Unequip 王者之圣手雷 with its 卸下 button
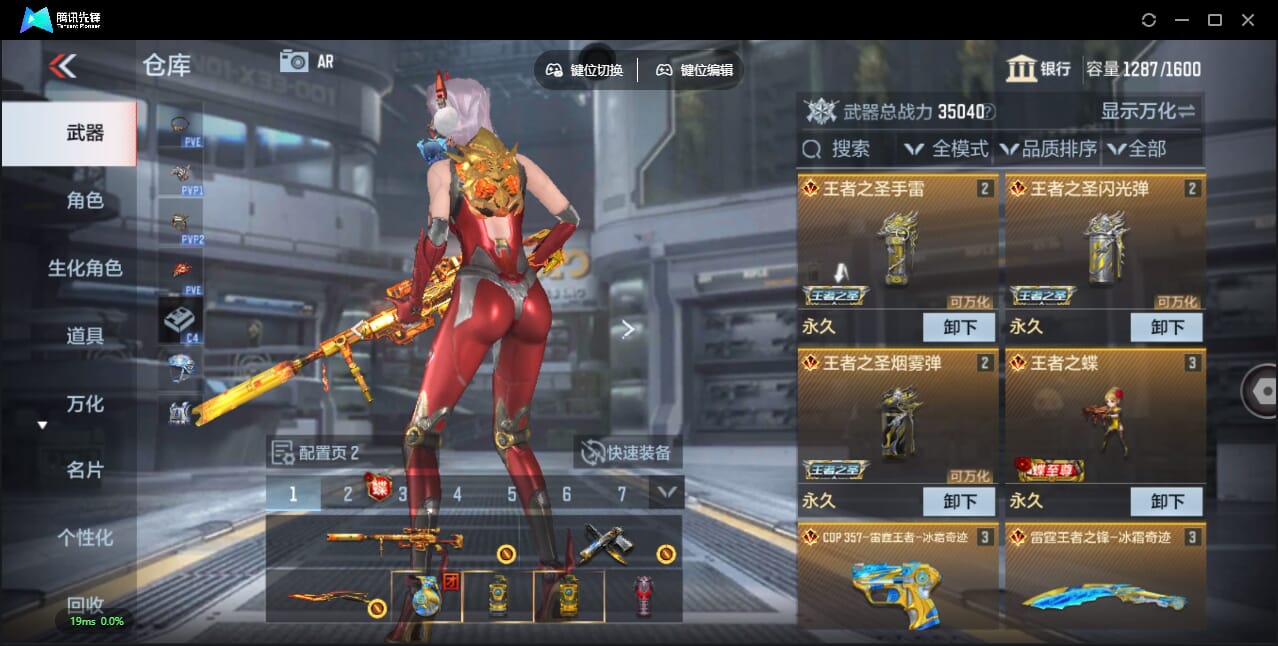 coord(959,327)
